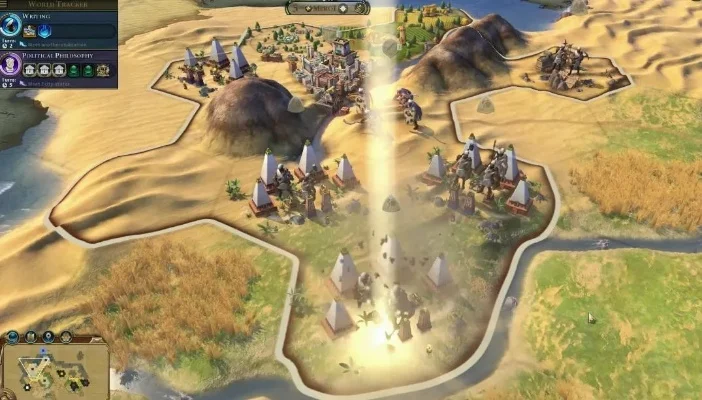Open the globe map options button
Screen dimensions: 702x400
13,337
